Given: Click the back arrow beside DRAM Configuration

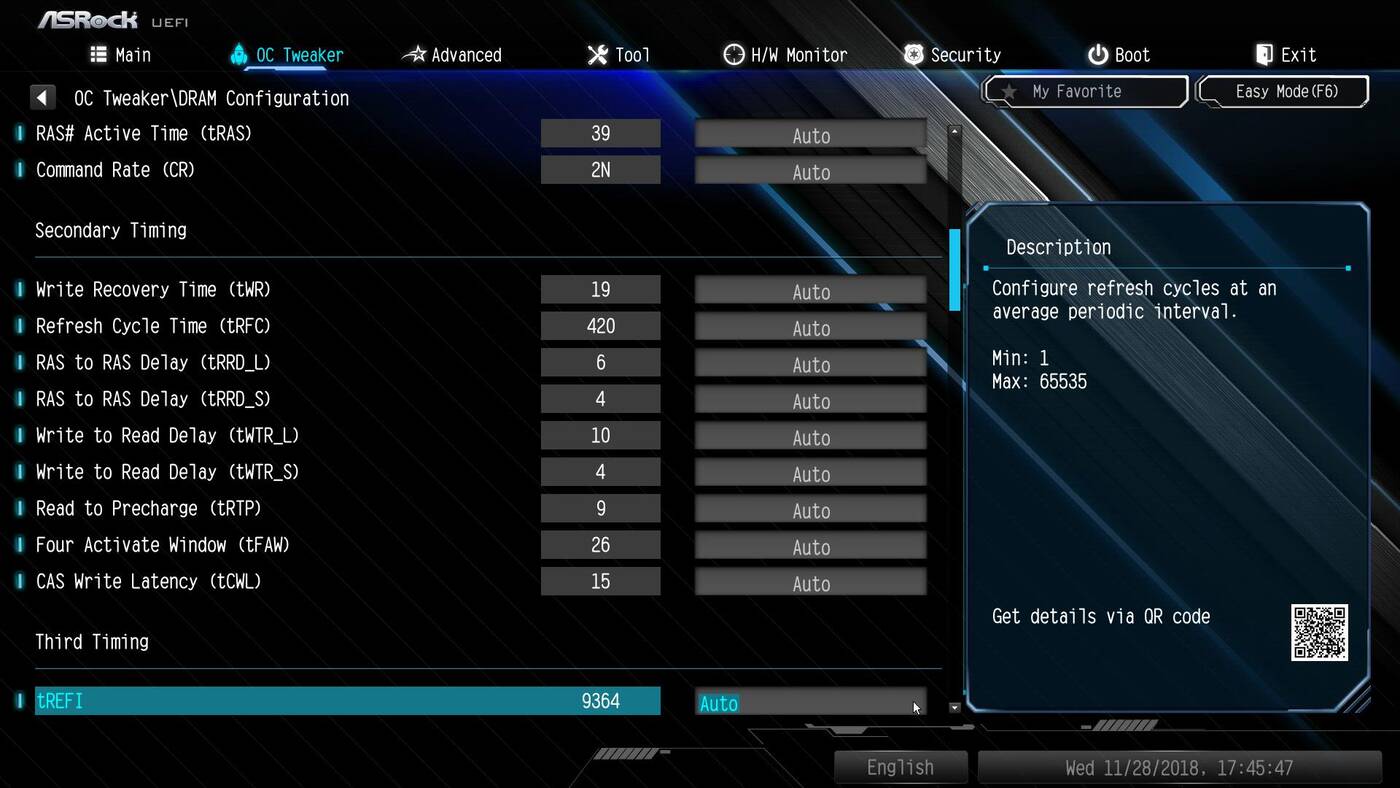Looking at the screenshot, I should click(42, 98).
